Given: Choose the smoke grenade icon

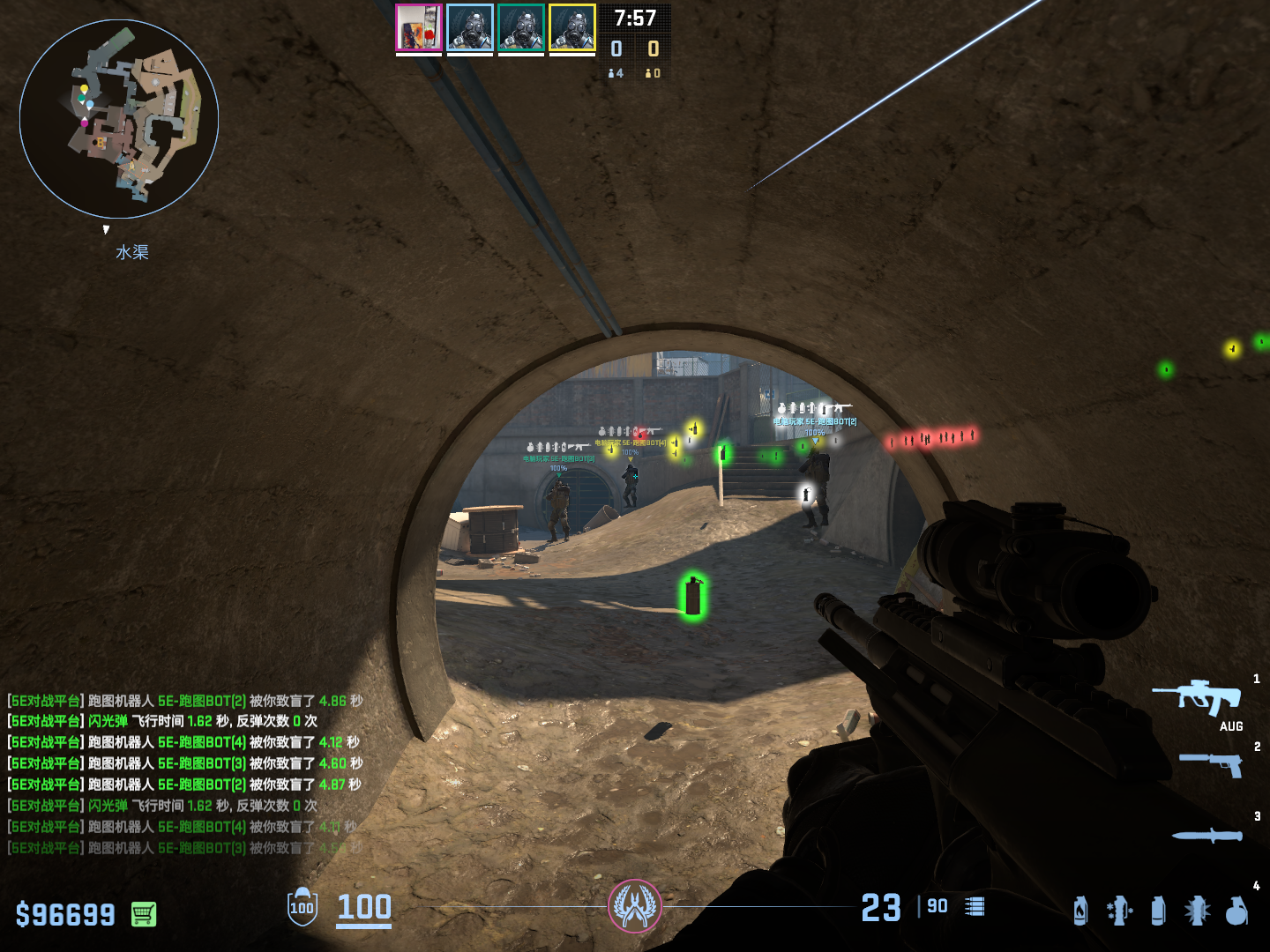Looking at the screenshot, I should 1158,911.
